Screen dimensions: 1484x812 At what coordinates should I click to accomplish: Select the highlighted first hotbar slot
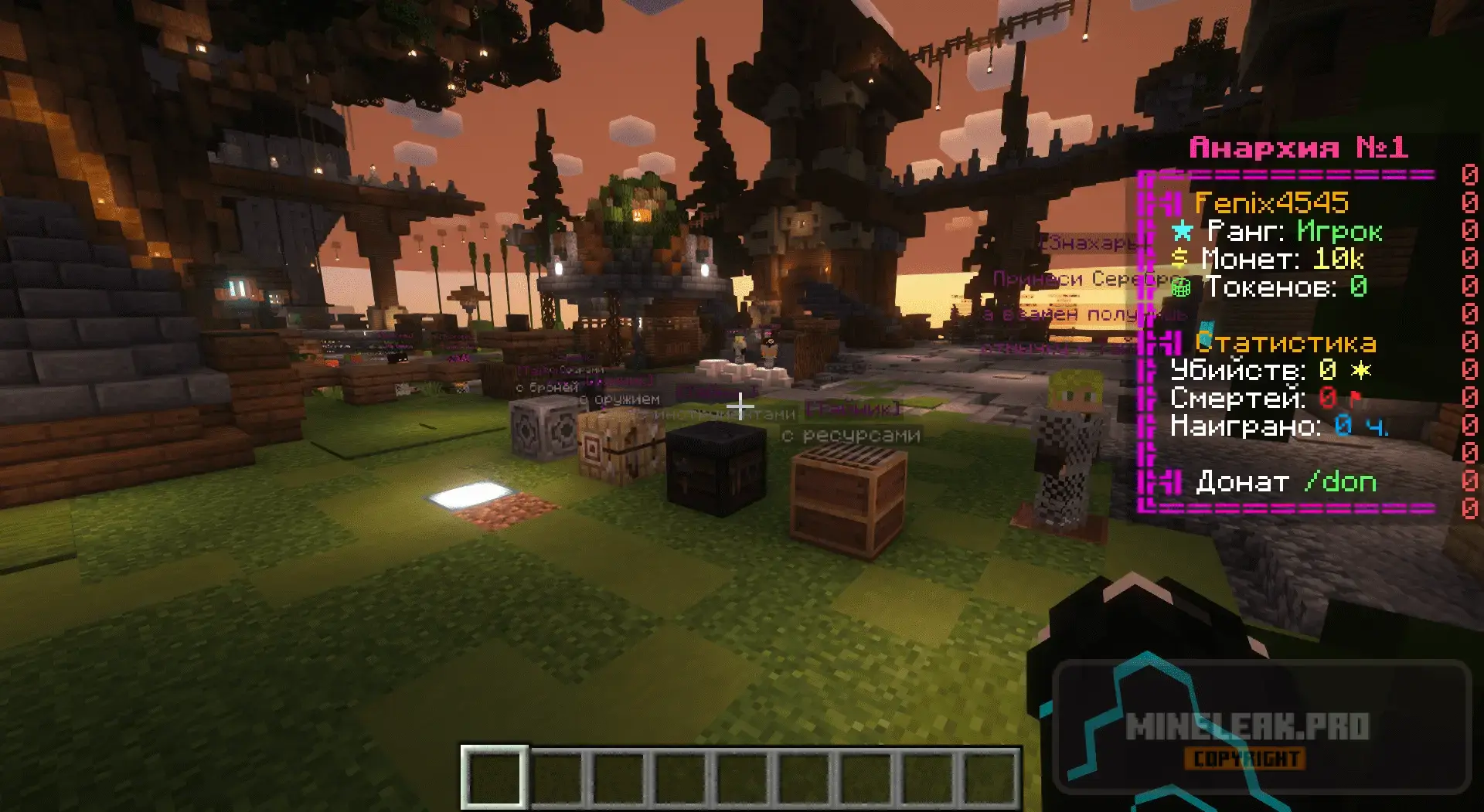point(495,777)
